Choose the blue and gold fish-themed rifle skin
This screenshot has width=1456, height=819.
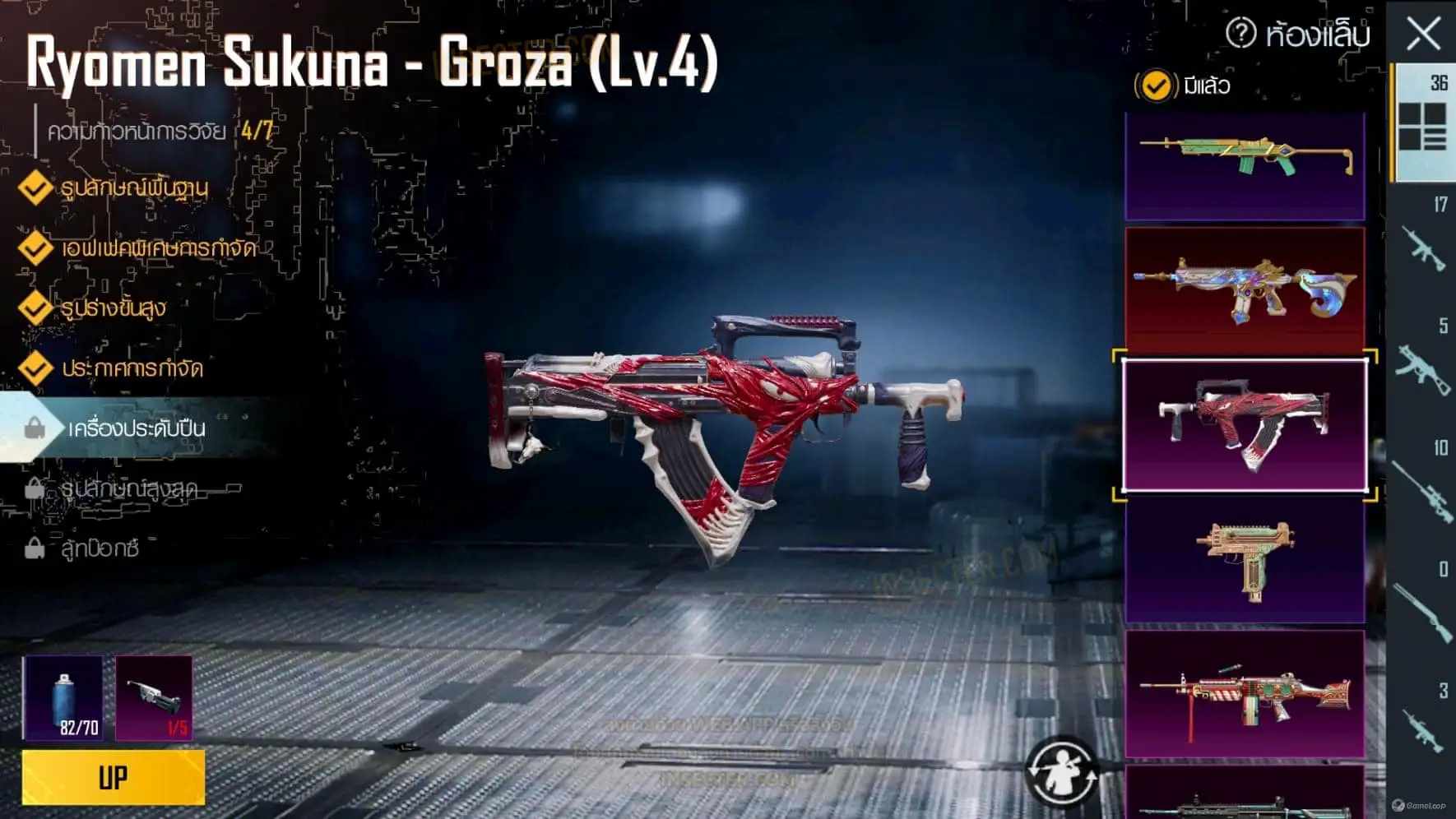[1245, 288]
